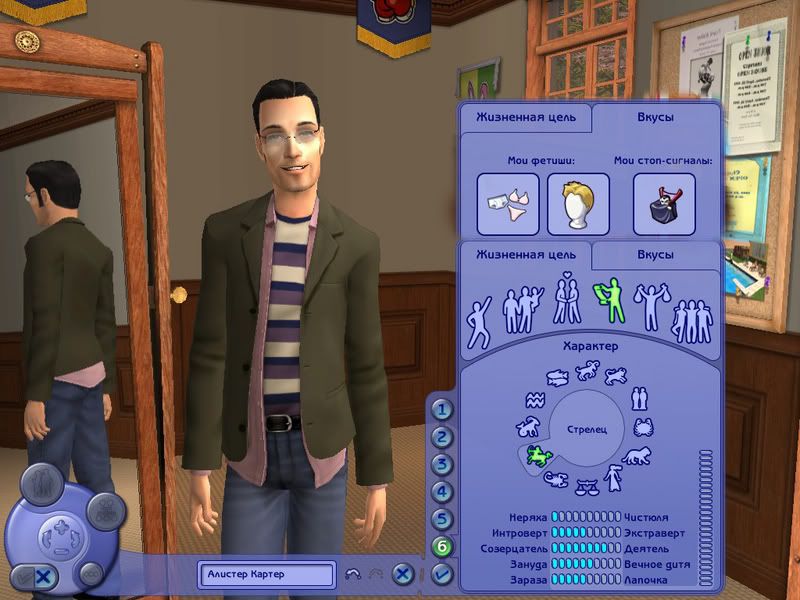
Task: Open creation step 5
Action: click(443, 520)
